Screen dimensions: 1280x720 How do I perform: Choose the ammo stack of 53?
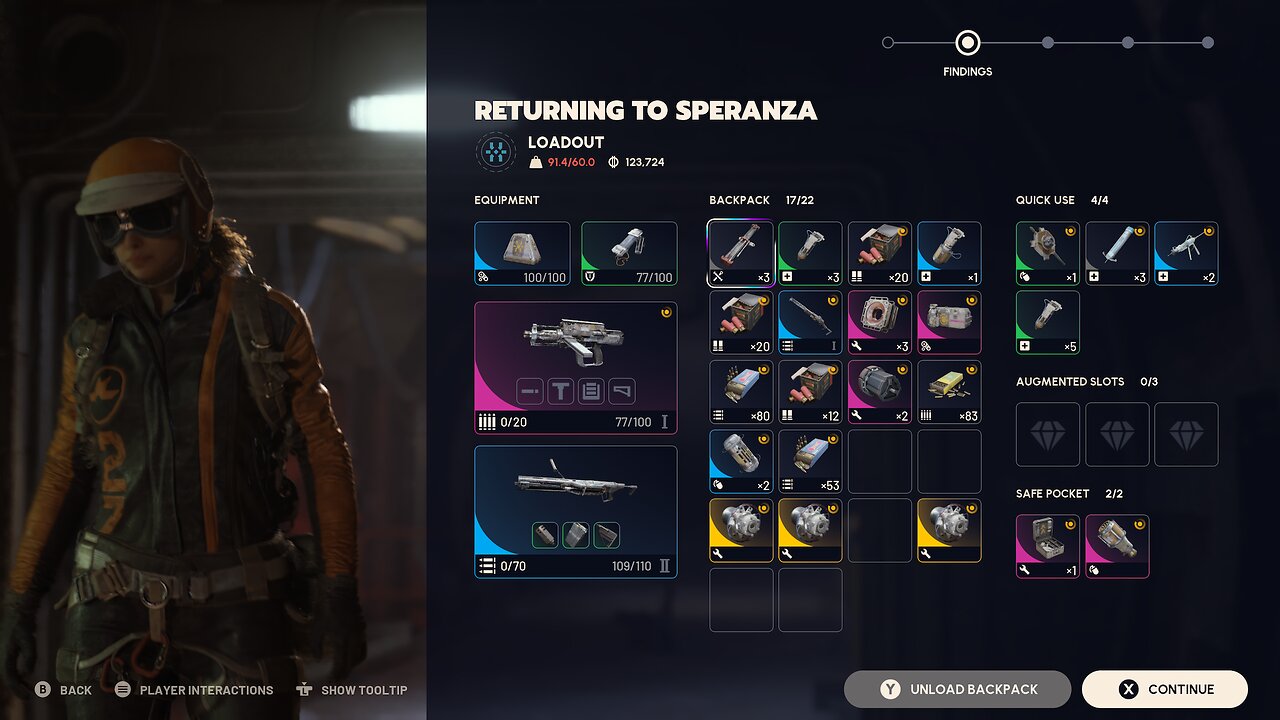click(x=810, y=461)
